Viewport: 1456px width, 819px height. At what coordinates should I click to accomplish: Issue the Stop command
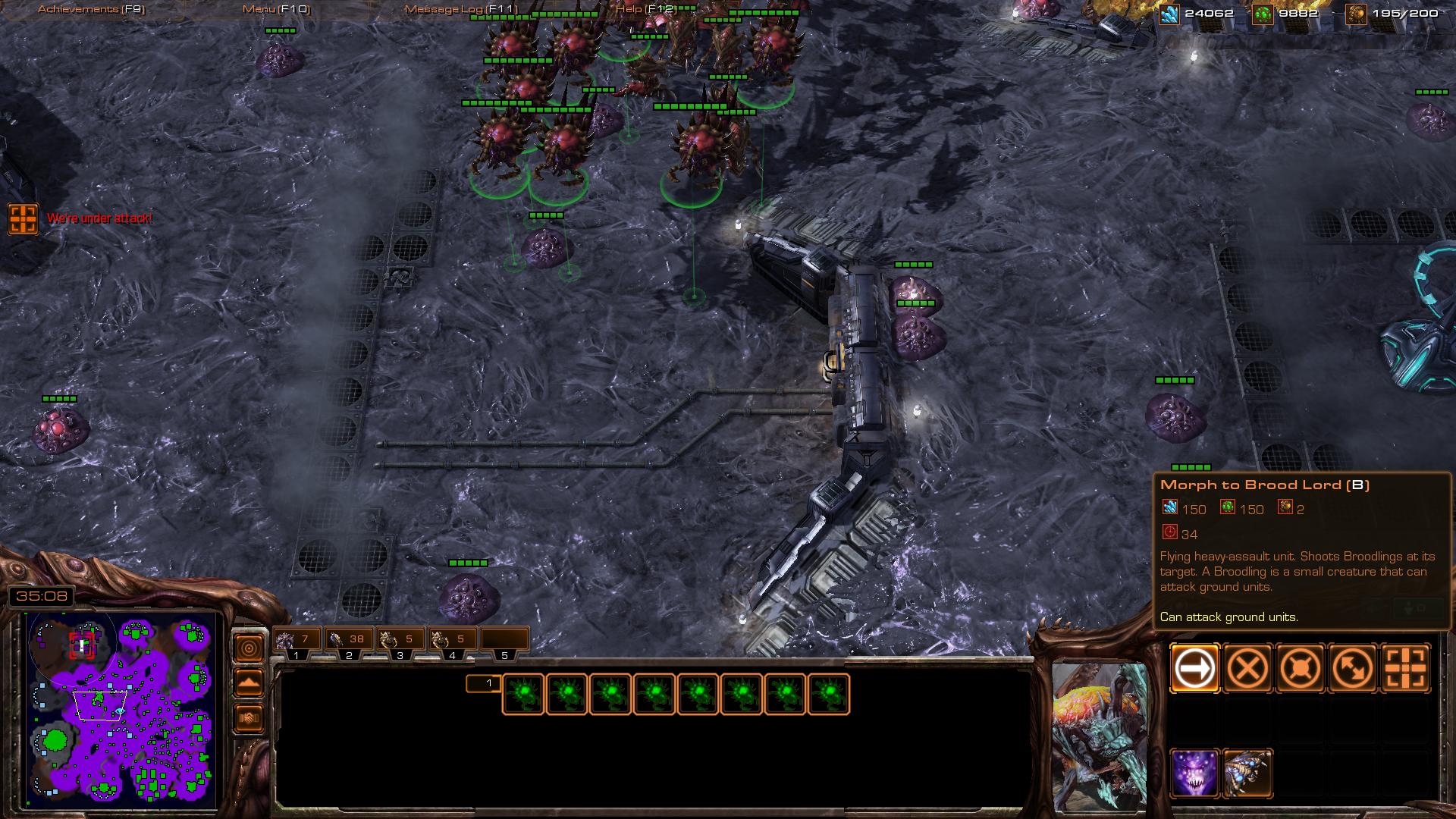1247,669
